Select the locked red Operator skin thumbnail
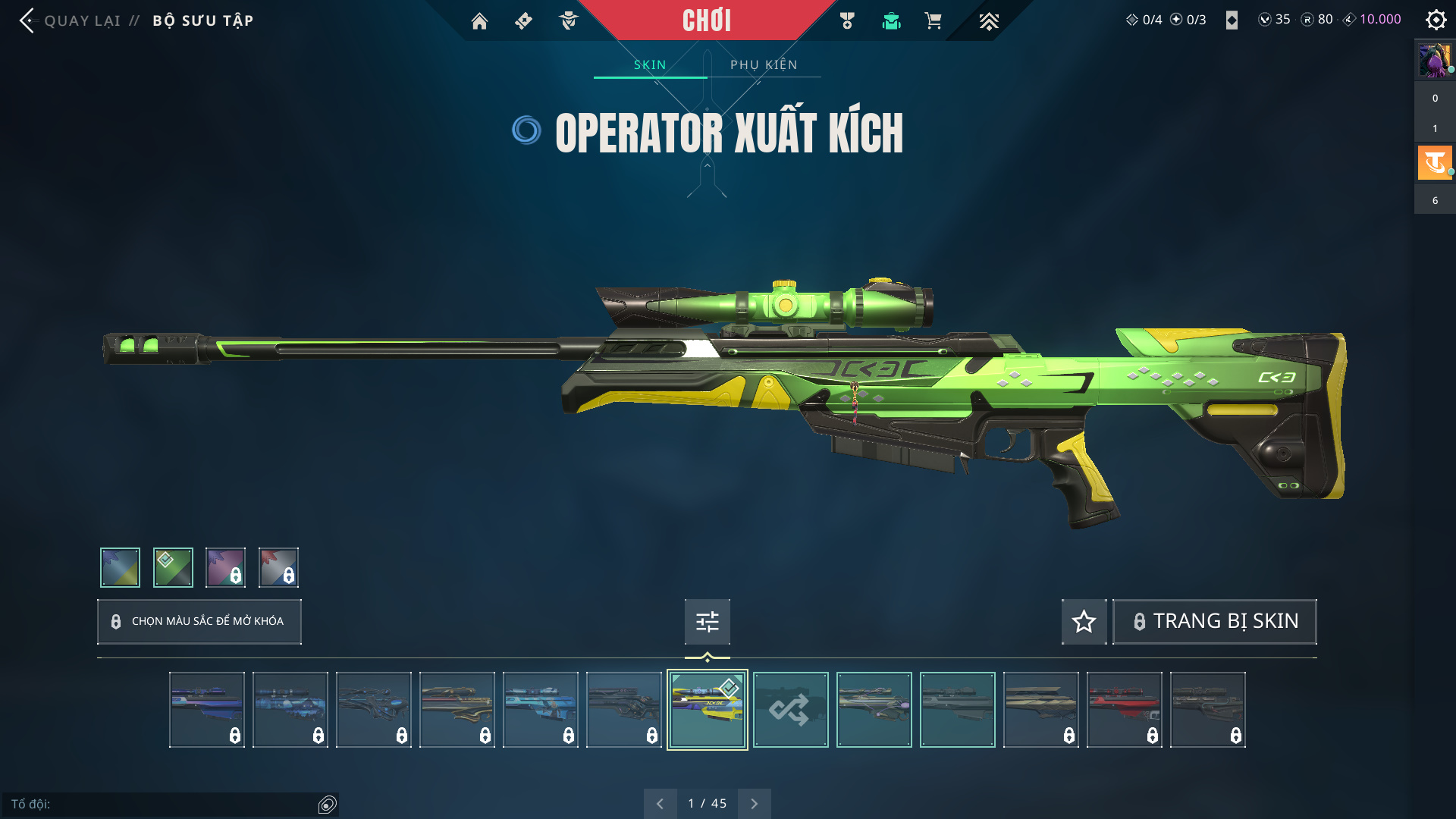 pyautogui.click(x=1124, y=710)
